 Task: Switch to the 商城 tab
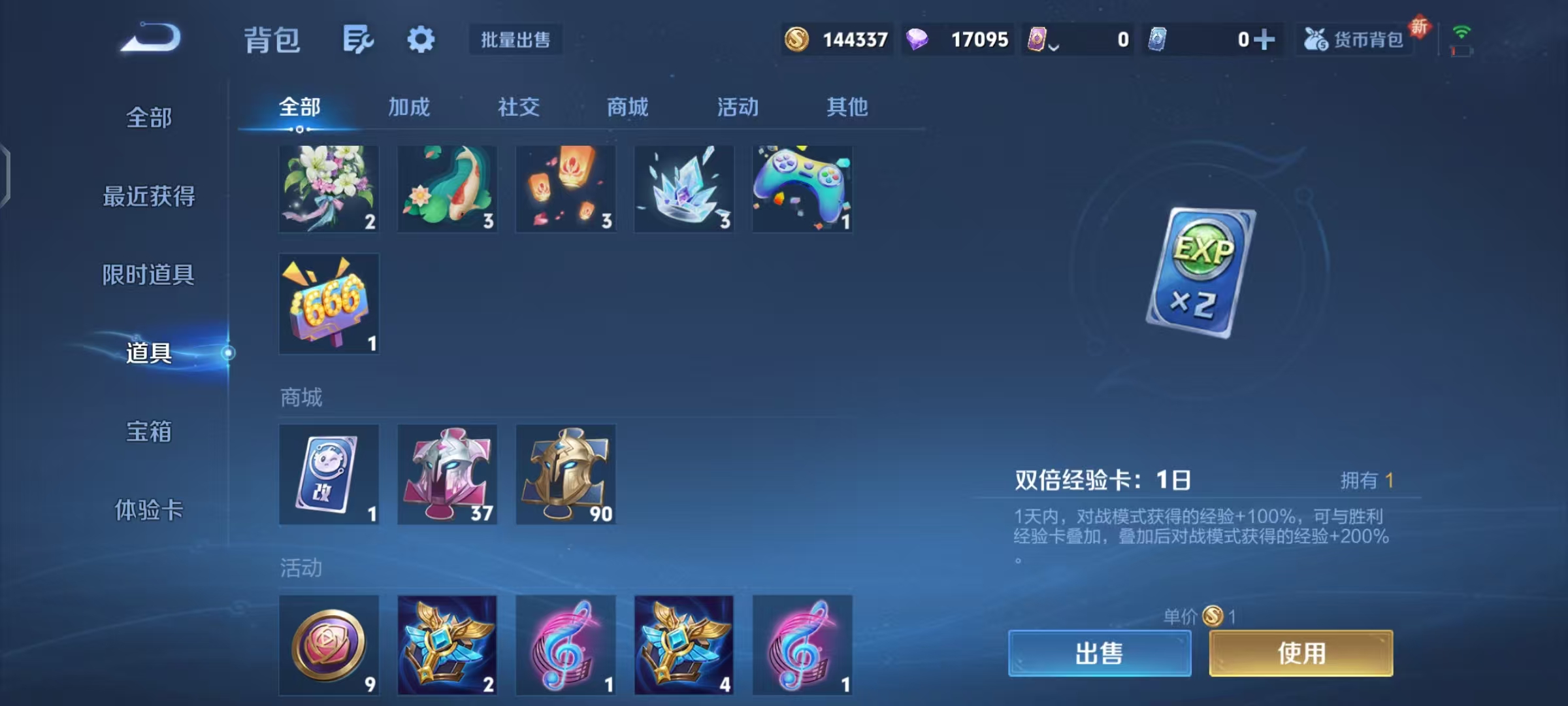tap(627, 107)
